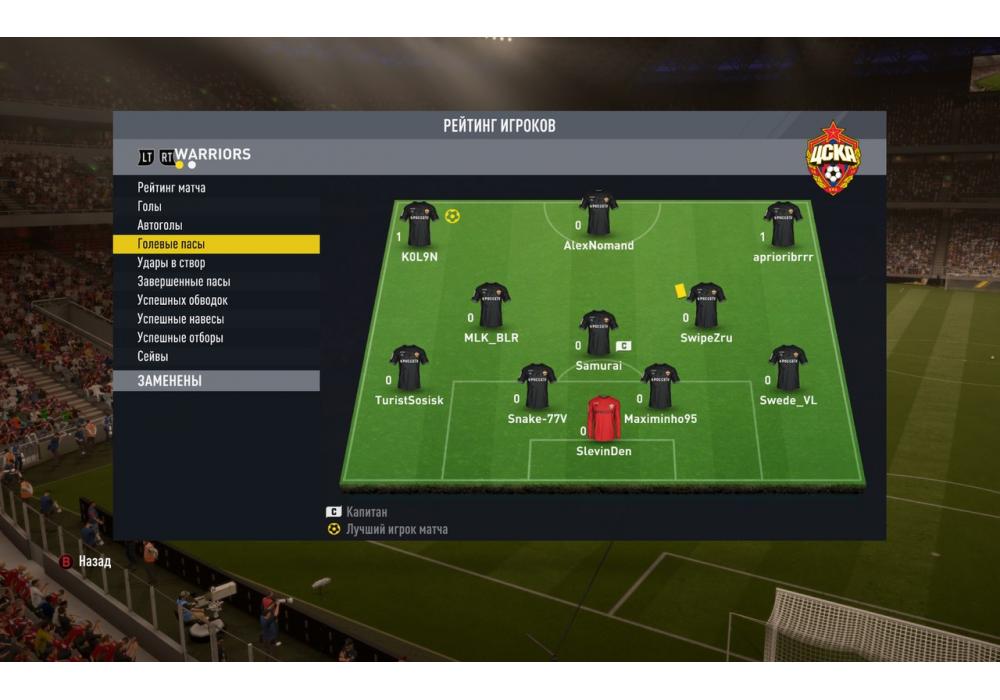Show the Автоголы statistic
Image resolution: width=1000 pixels, height=700 pixels.
click(160, 225)
